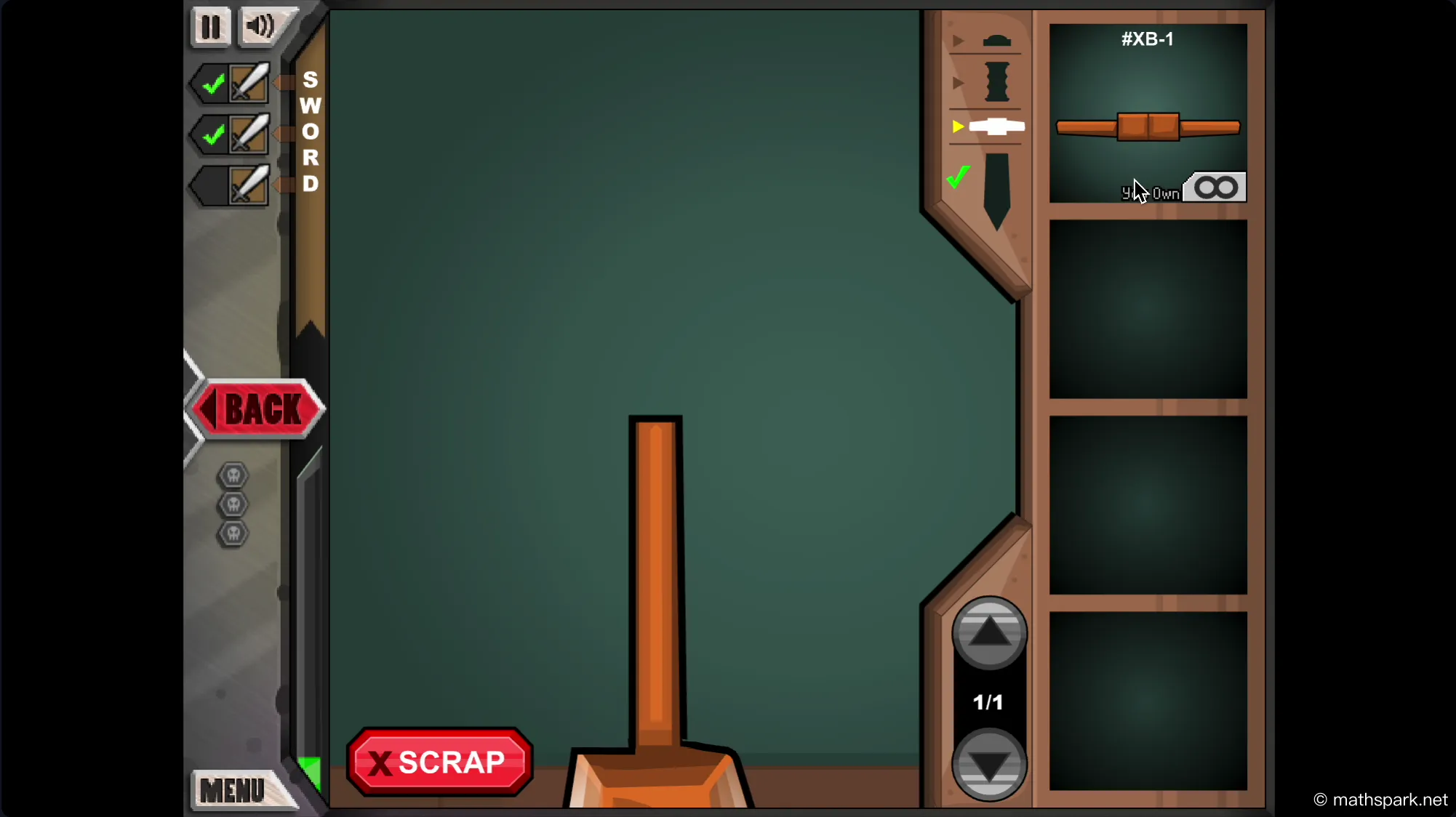Go BACK to the previous screen

click(x=256, y=408)
